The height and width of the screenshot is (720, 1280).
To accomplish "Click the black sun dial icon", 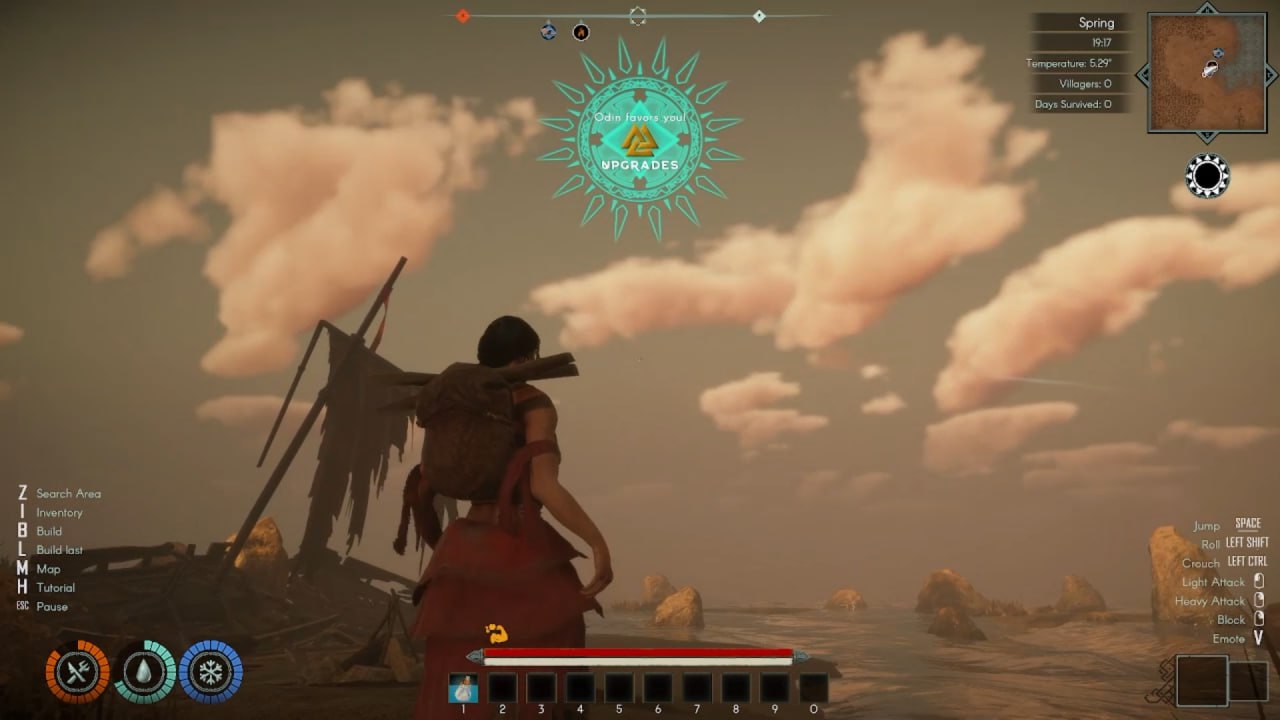I will [x=1207, y=176].
